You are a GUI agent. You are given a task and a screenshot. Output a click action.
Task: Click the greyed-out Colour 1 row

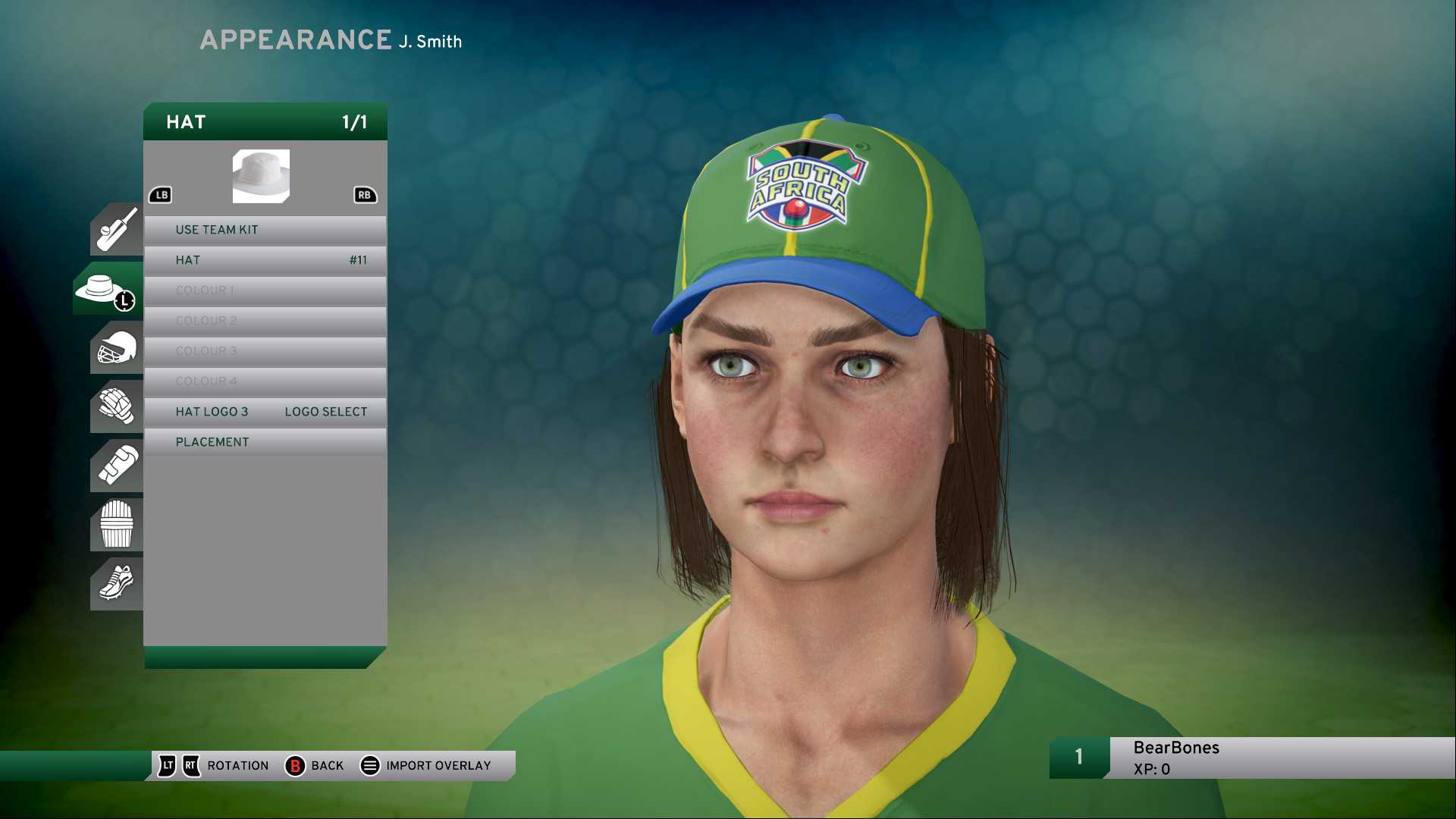click(x=265, y=290)
